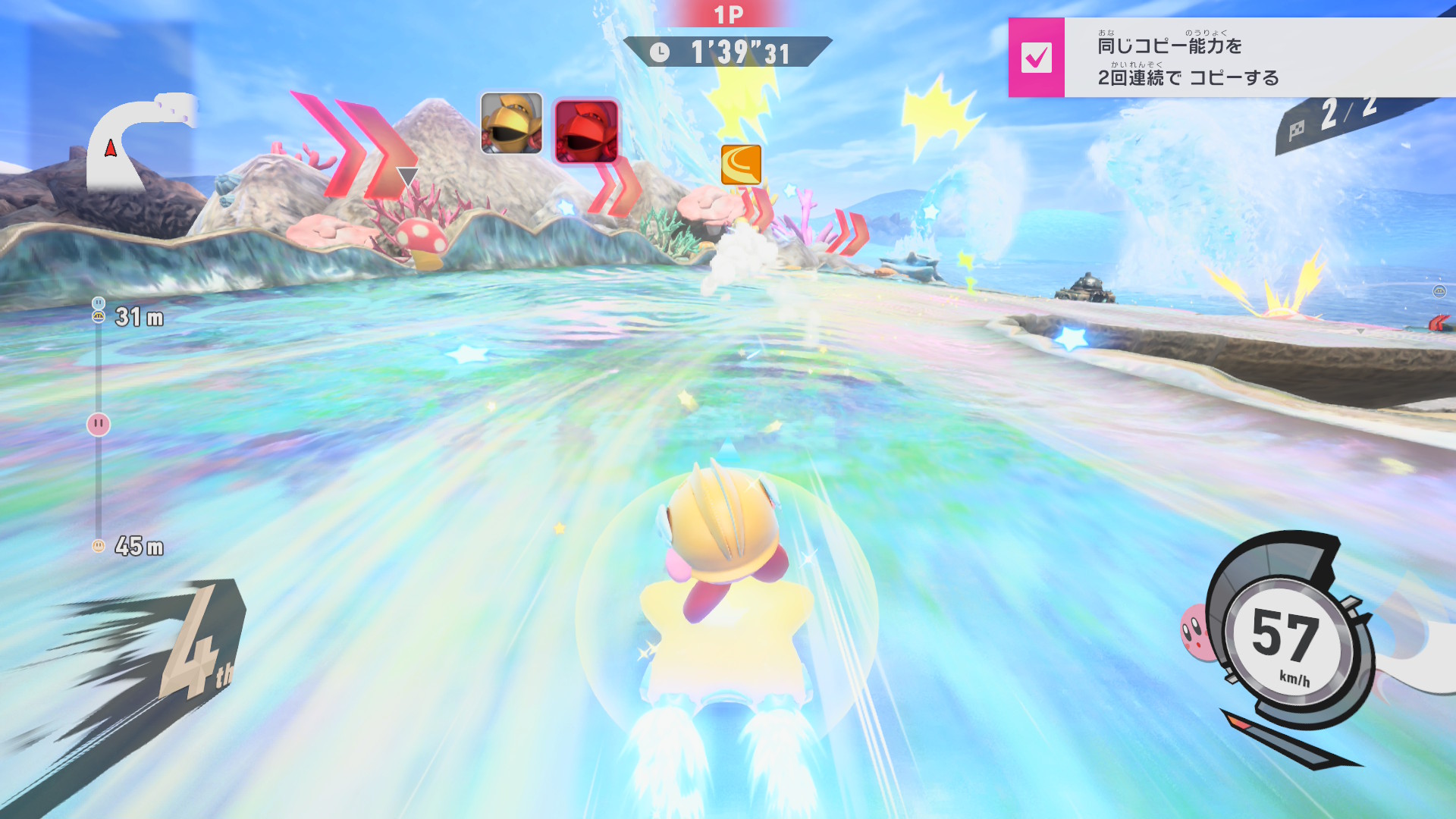Toggle the pink mission checkmark box
Image resolution: width=1456 pixels, height=819 pixels.
[x=1036, y=58]
